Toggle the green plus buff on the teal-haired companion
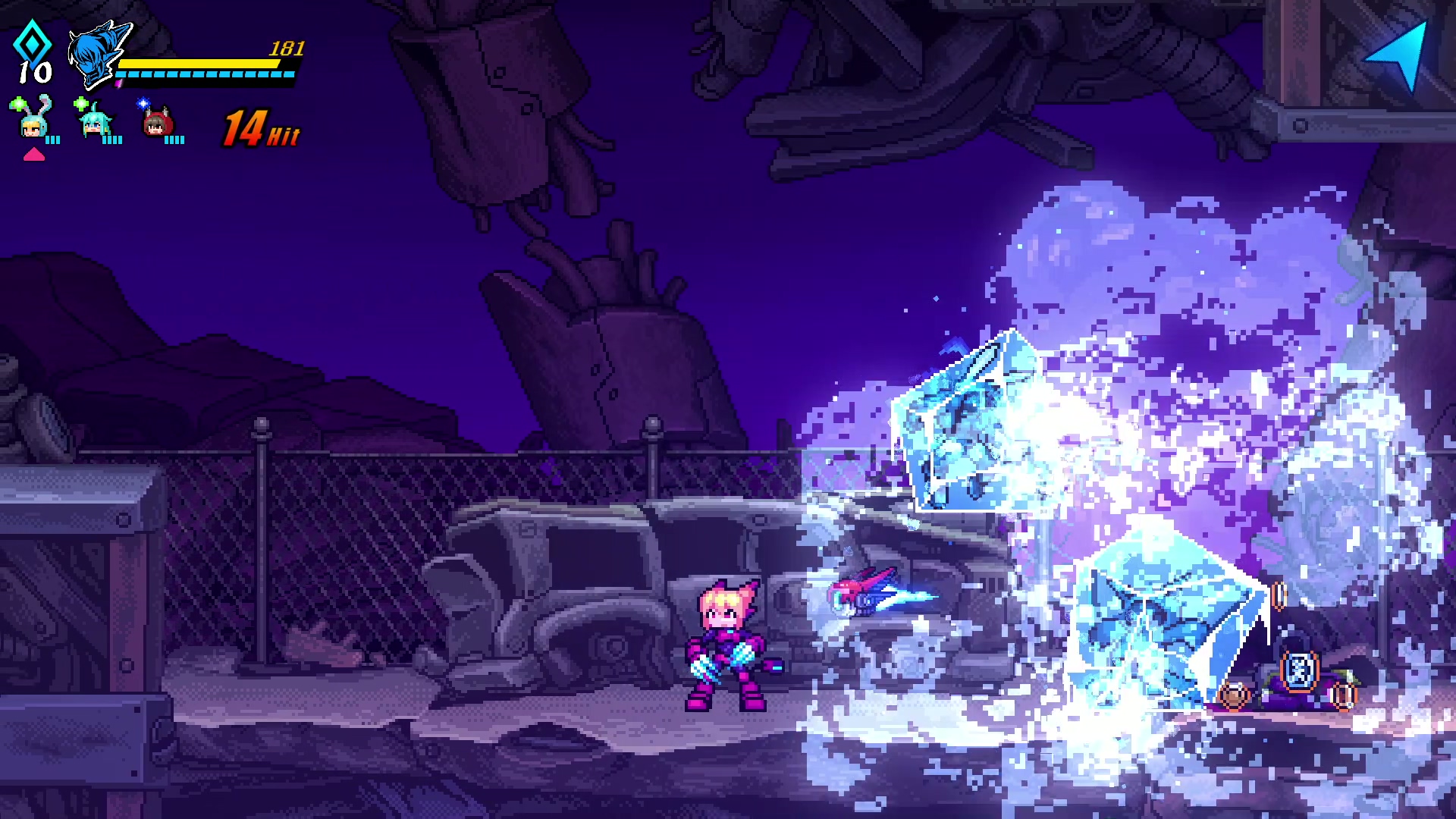Screen dimensions: 1456x819 [x=80, y=103]
